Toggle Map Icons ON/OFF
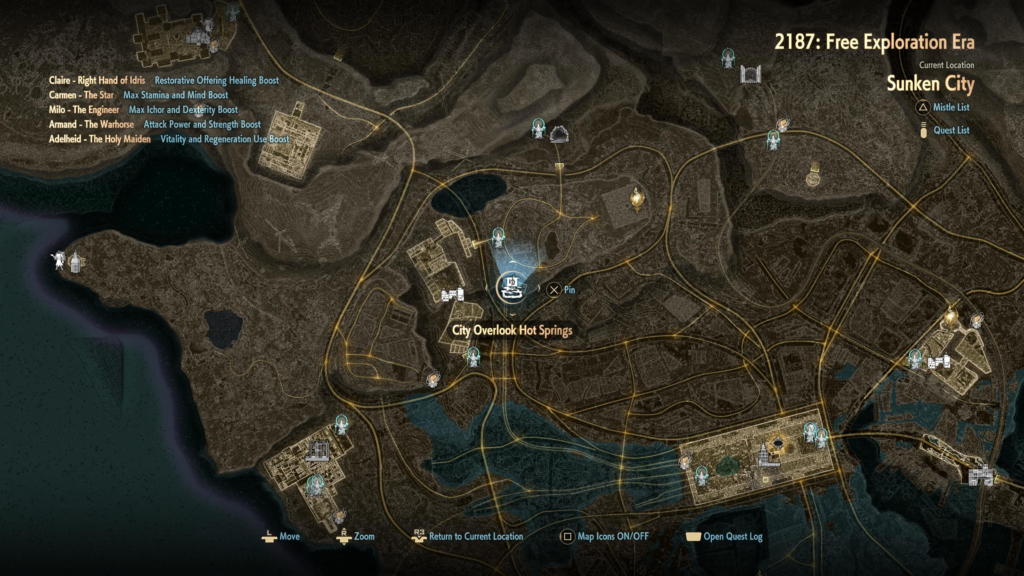Screen dimensions: 1024x576 [605, 537]
